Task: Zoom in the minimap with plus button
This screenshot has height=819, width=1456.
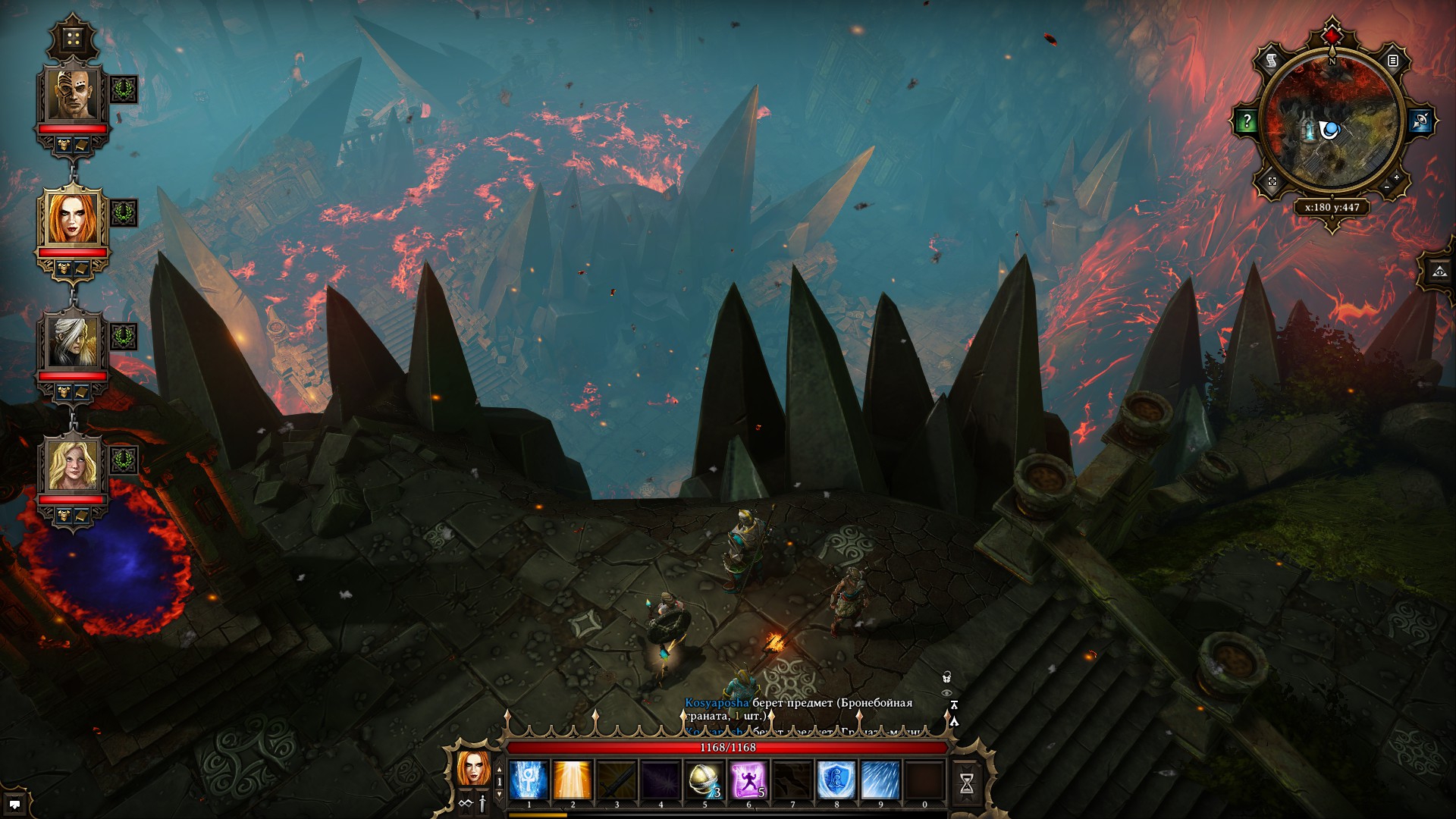Action: pos(1397,177)
